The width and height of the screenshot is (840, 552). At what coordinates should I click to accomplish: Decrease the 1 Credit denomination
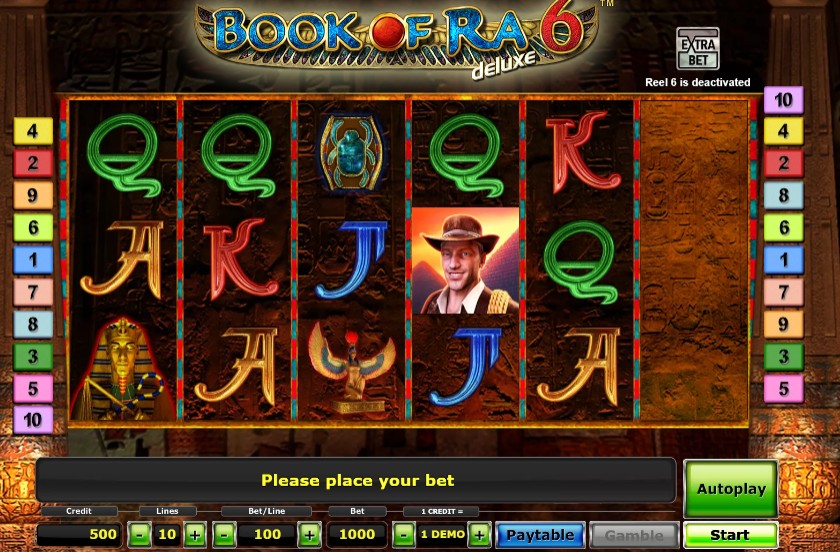pos(402,535)
